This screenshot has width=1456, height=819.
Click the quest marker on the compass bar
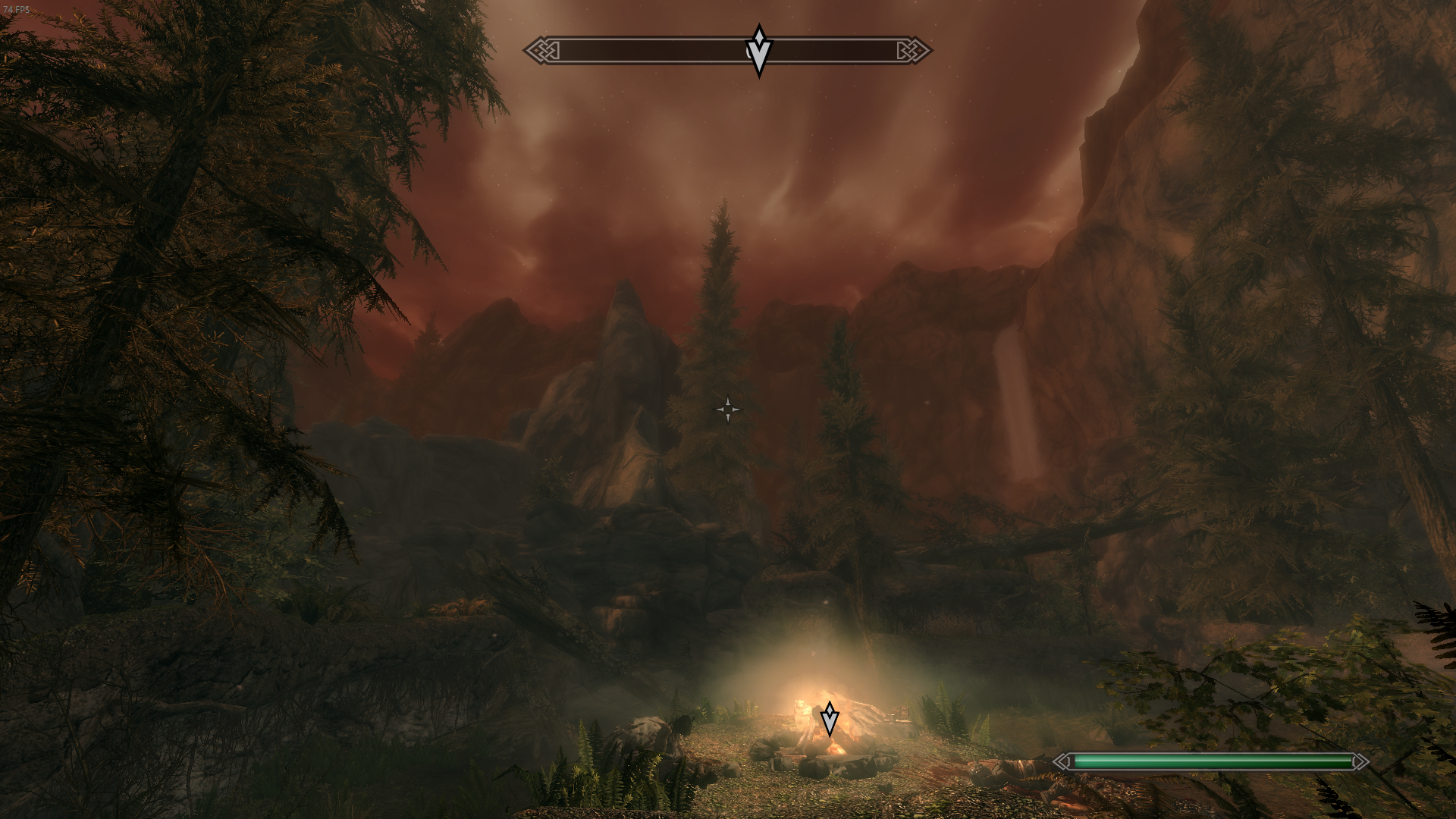(758, 51)
